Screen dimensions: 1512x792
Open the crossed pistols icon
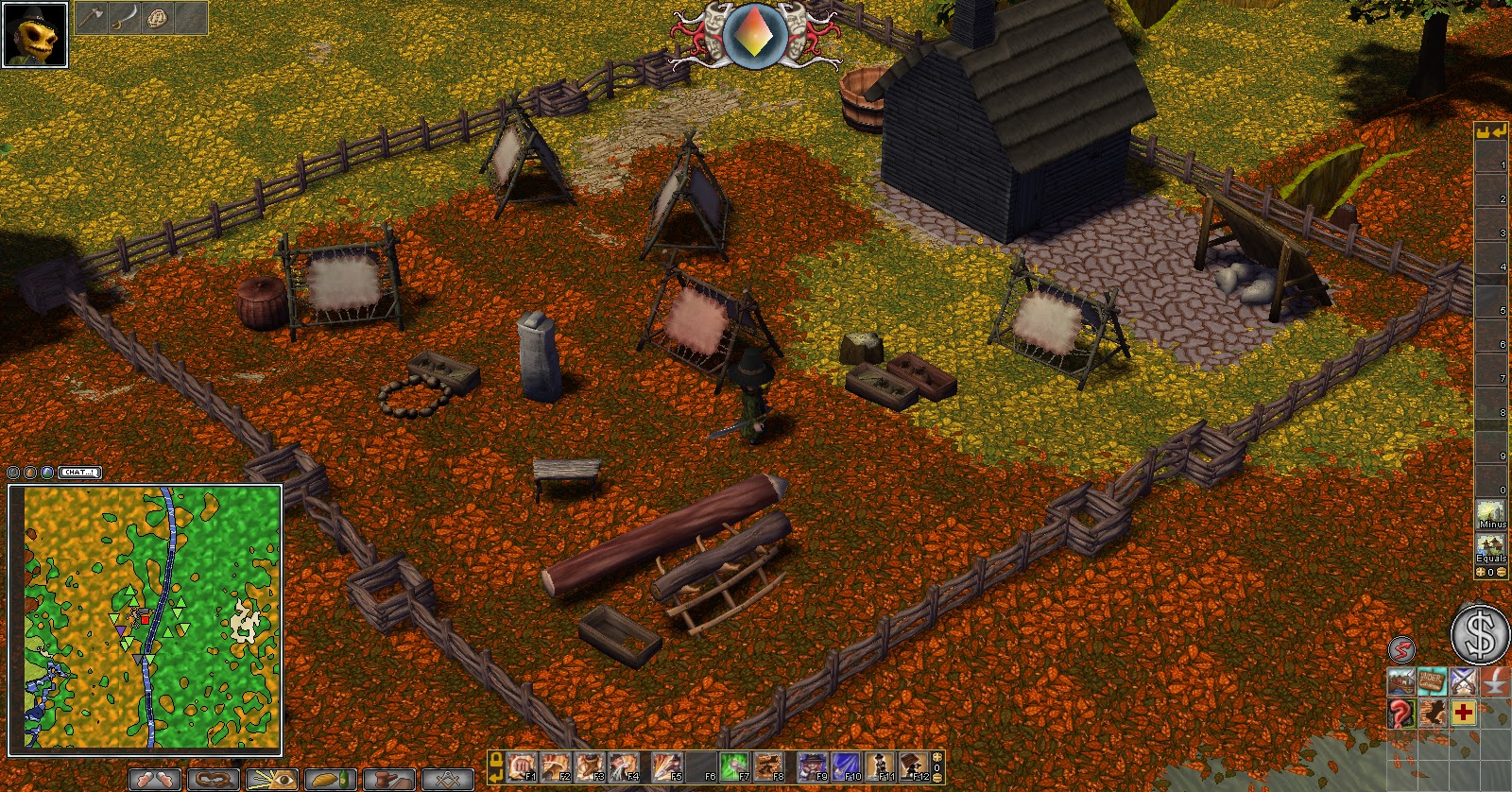[x=1464, y=681]
